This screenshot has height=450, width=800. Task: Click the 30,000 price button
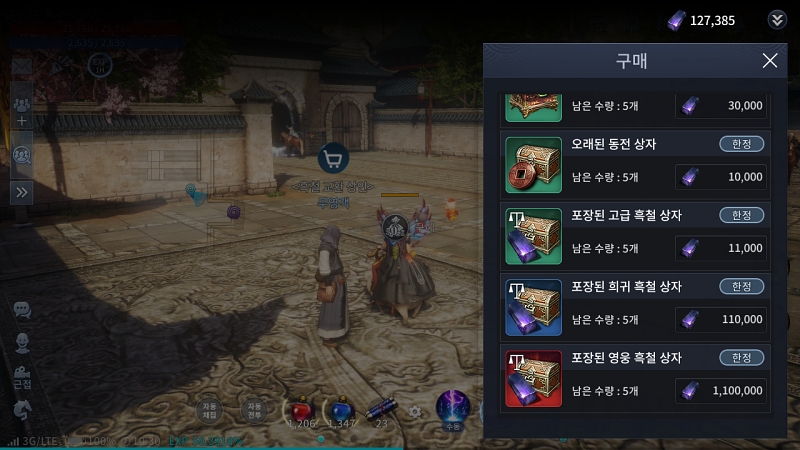click(721, 105)
